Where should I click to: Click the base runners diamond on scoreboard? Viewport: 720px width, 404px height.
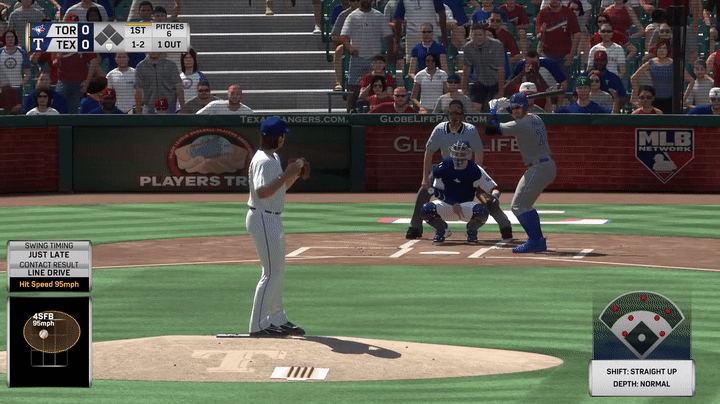click(x=109, y=37)
